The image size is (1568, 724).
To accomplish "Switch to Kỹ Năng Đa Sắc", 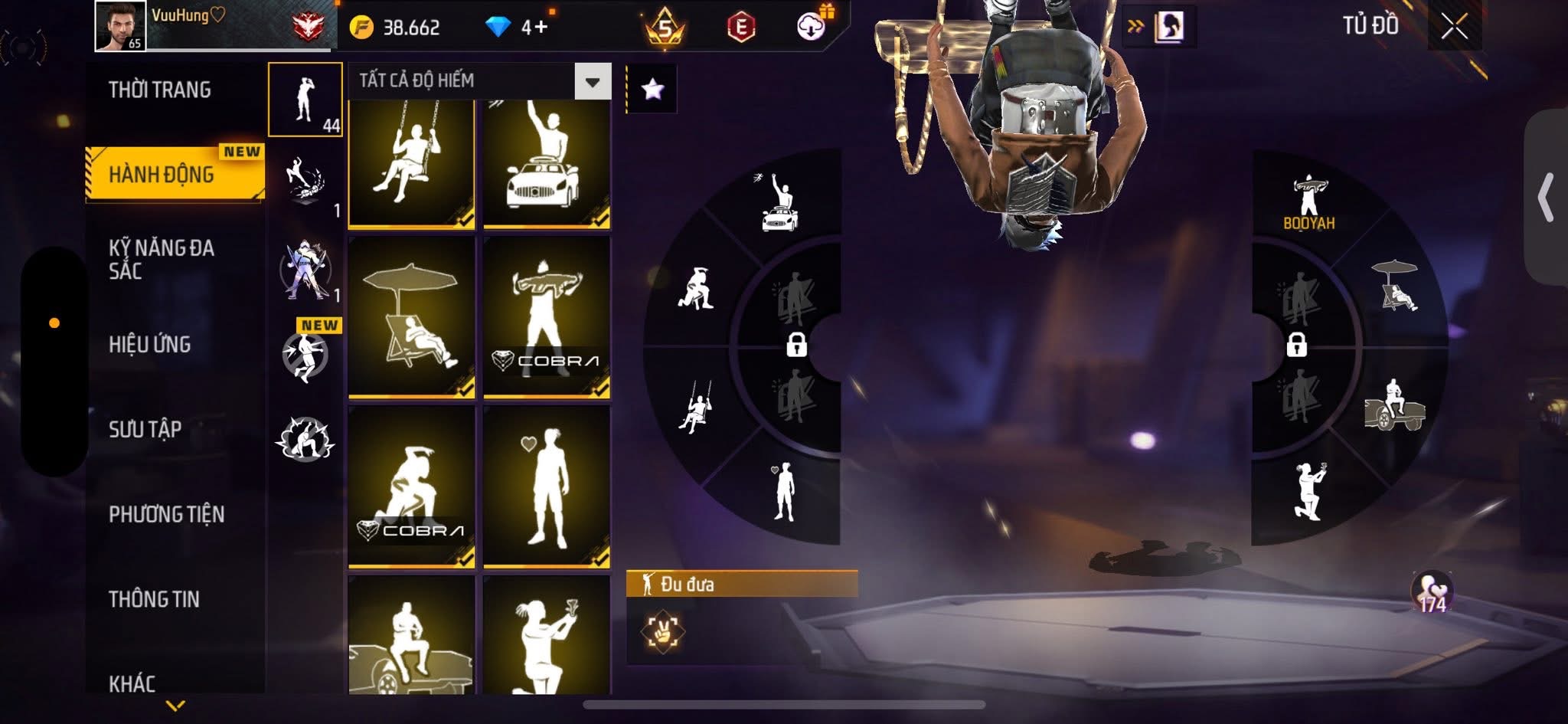I will (162, 259).
